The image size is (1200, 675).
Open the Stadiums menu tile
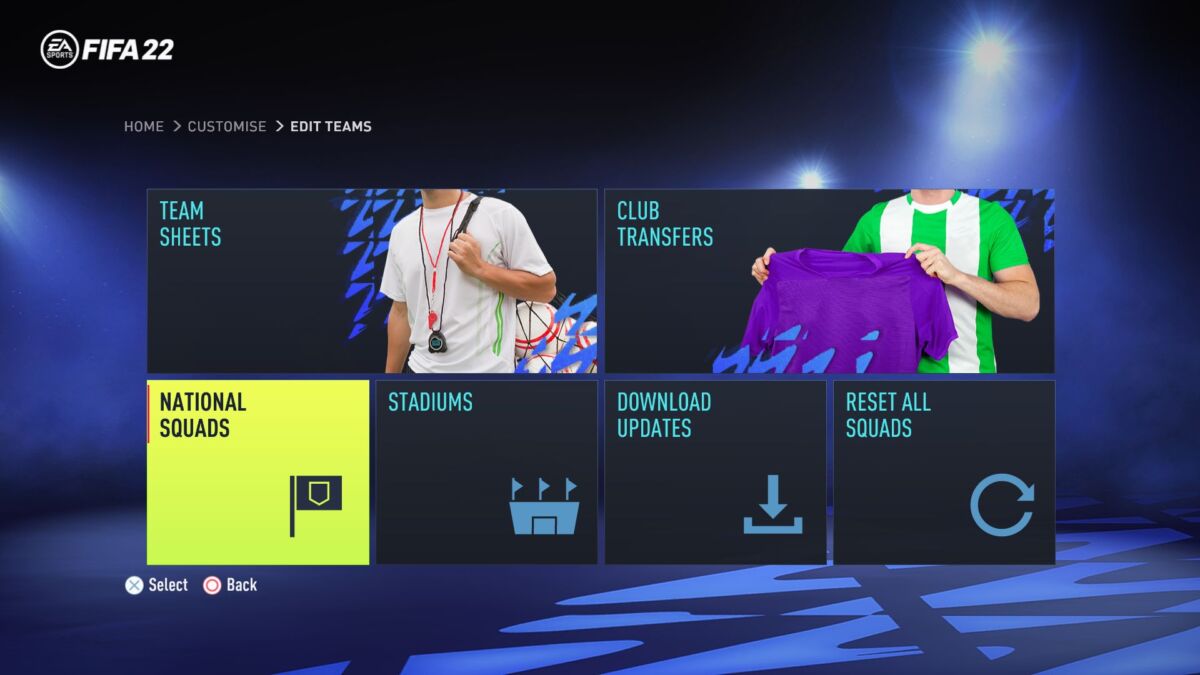(486, 472)
